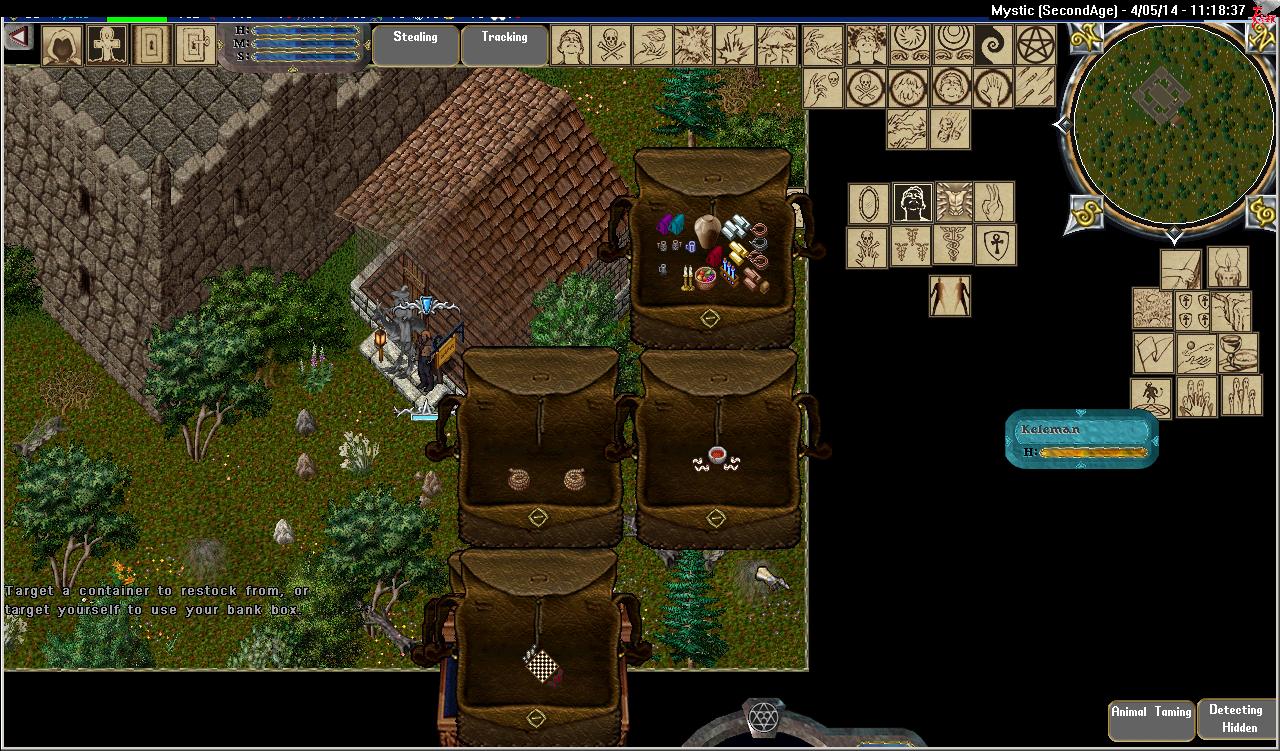Cast the twin human figures spell

949,296
